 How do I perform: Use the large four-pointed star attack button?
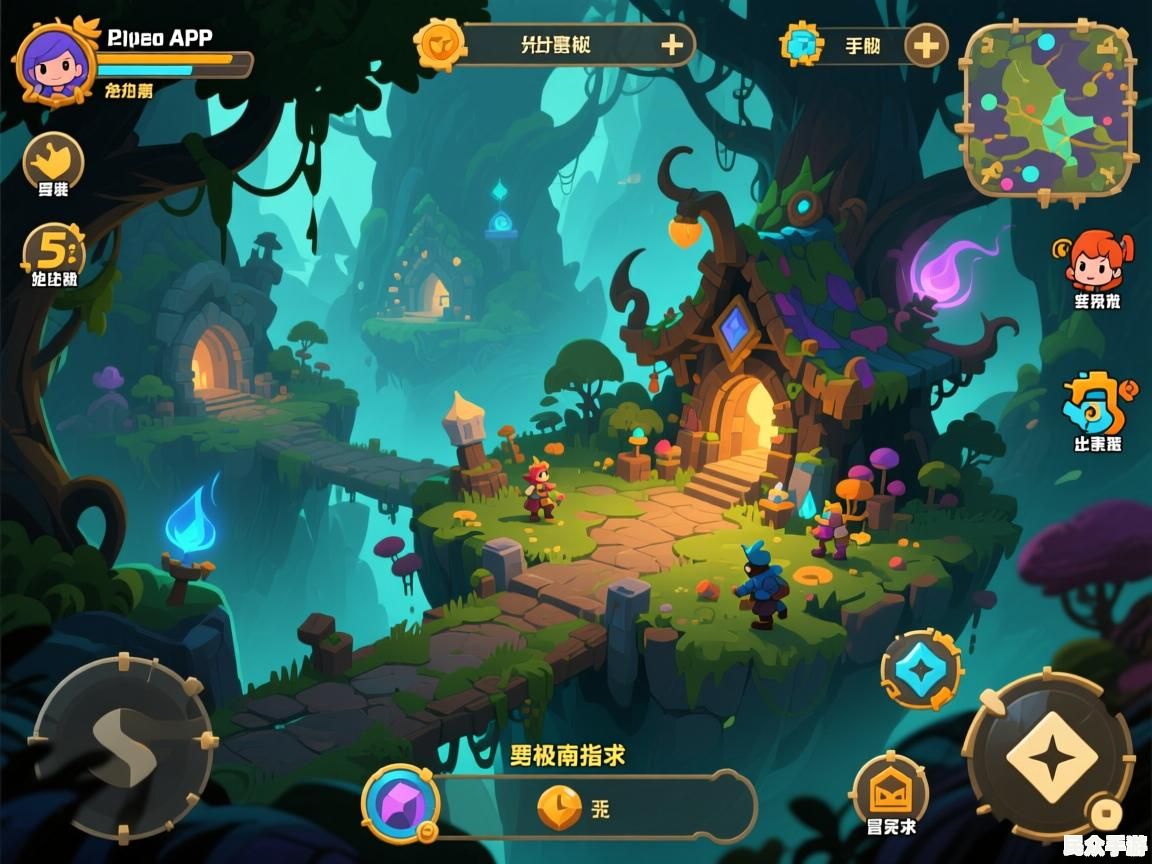(1047, 756)
